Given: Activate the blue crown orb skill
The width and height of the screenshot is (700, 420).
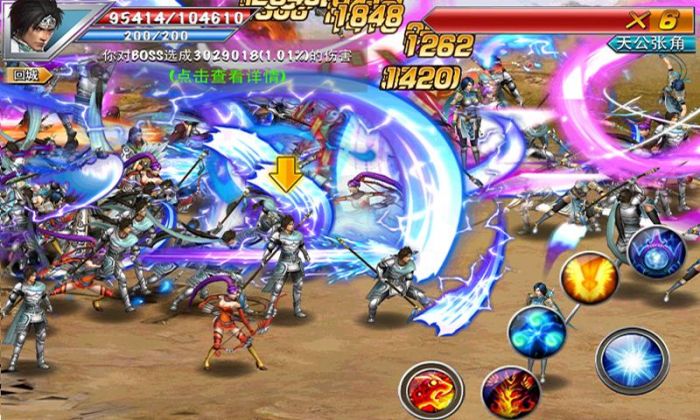Looking at the screenshot, I should pos(656,252).
